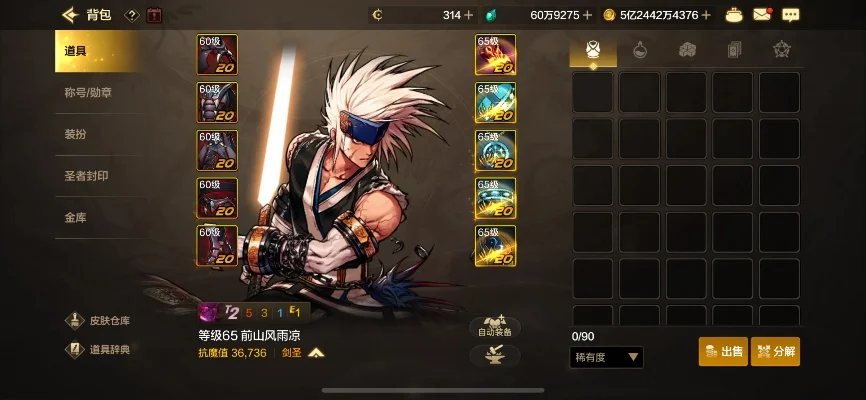Image resolution: width=866 pixels, height=400 pixels.
Task: Switch to the cubes materials inventory tab
Action: 687,49
